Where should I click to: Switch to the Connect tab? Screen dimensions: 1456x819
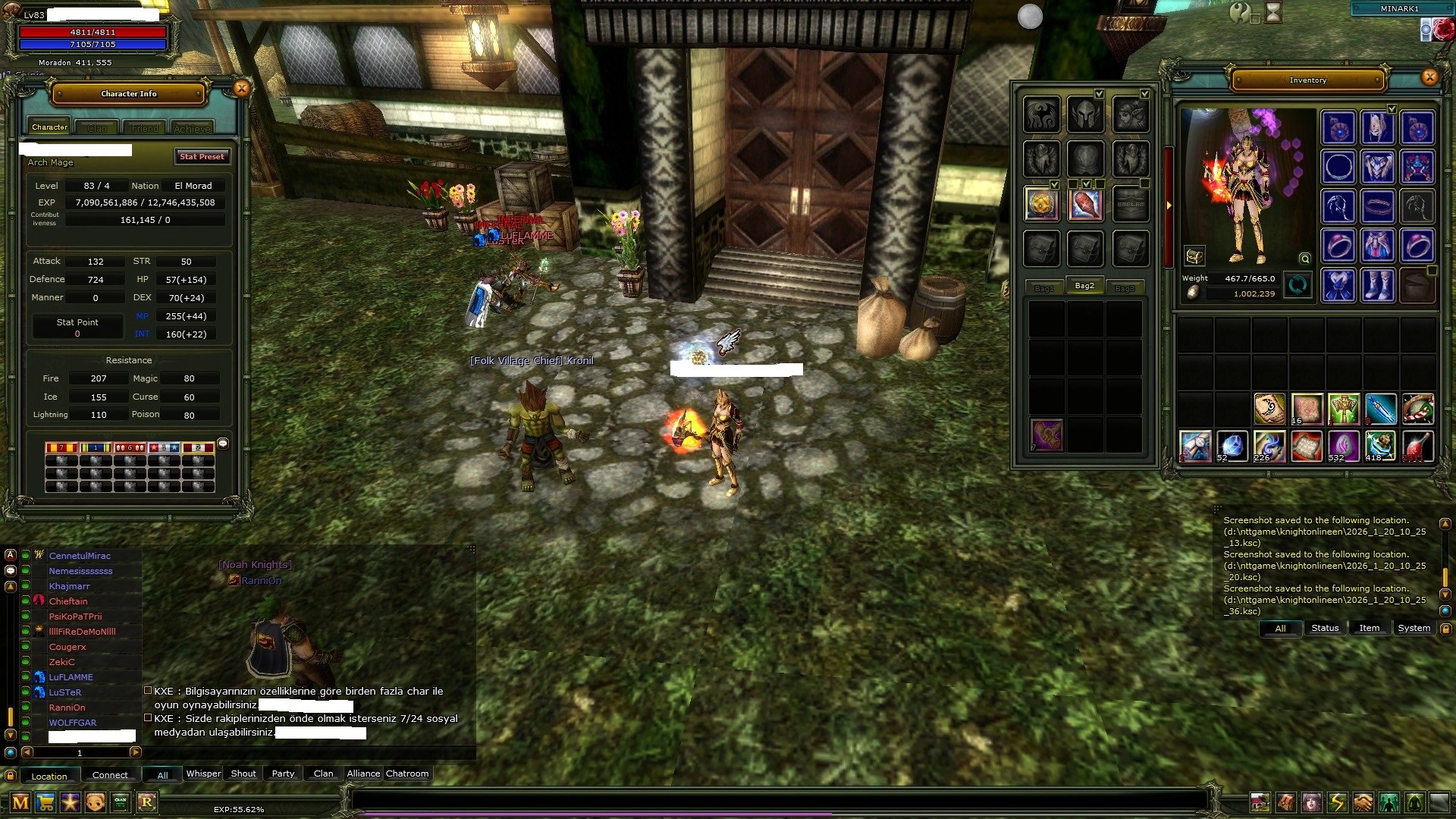click(x=110, y=775)
